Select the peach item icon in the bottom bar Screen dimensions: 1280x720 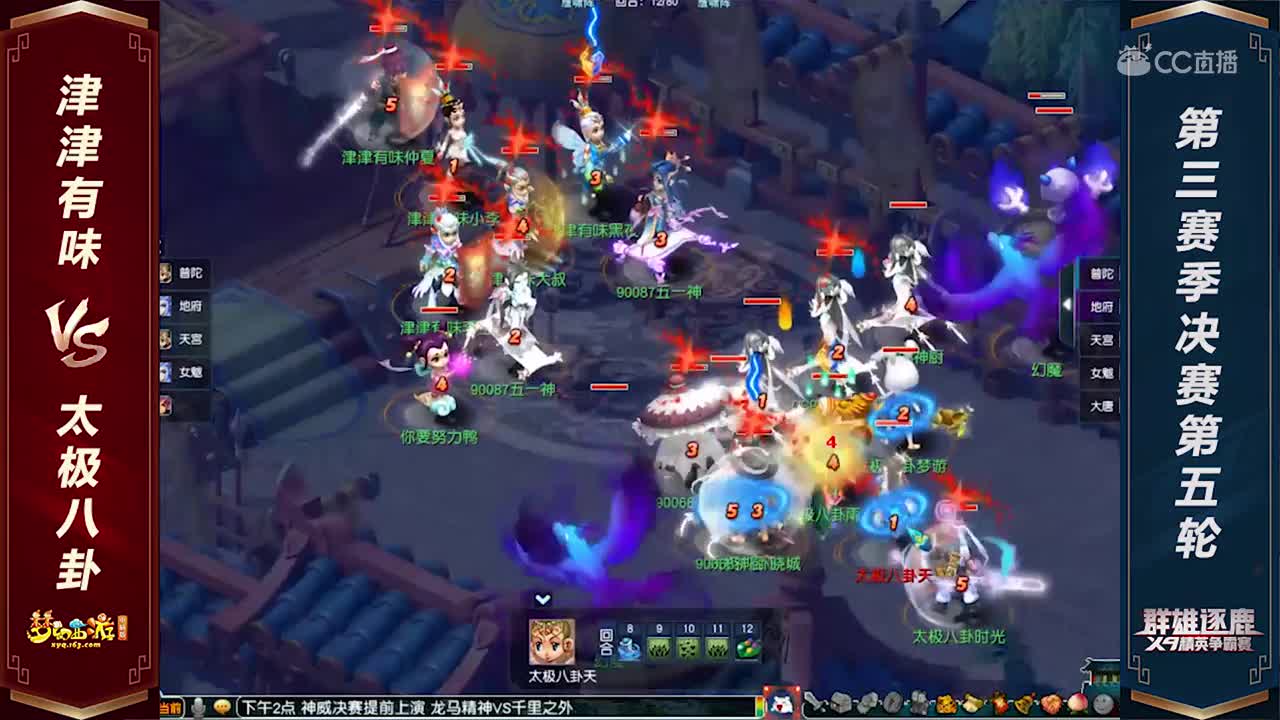1076,705
